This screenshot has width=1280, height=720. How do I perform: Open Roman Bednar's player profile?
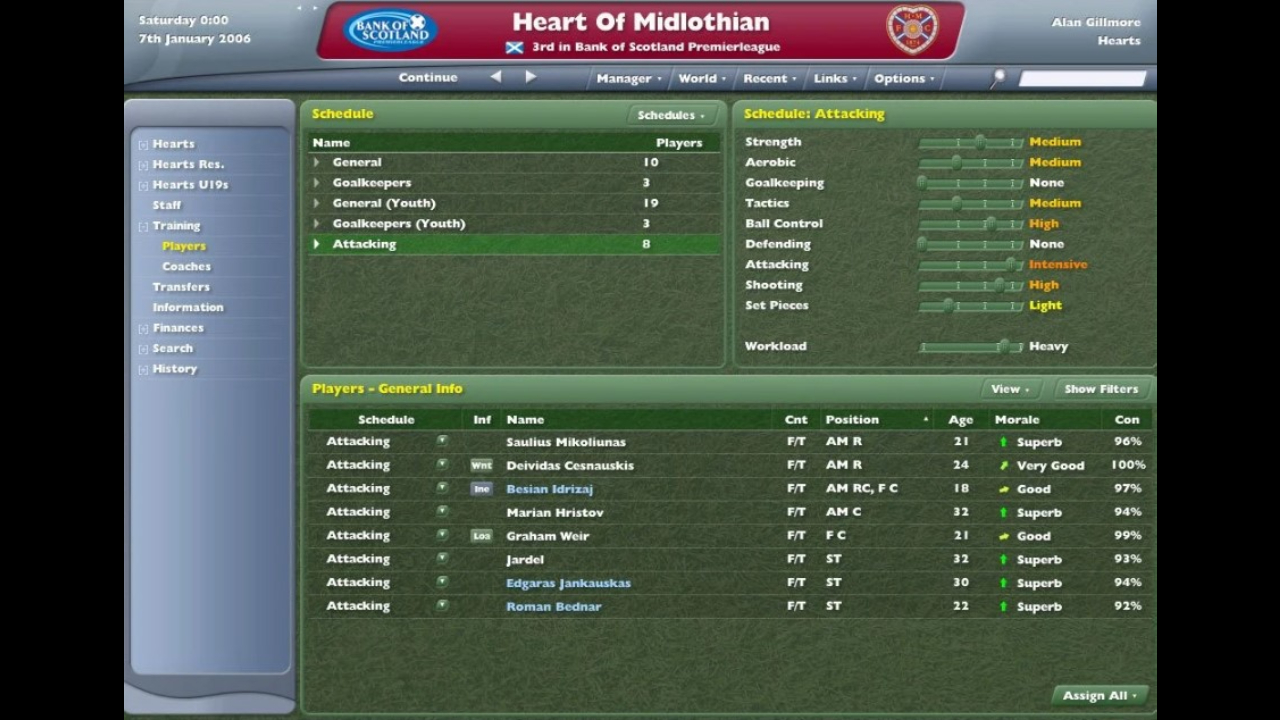[553, 606]
